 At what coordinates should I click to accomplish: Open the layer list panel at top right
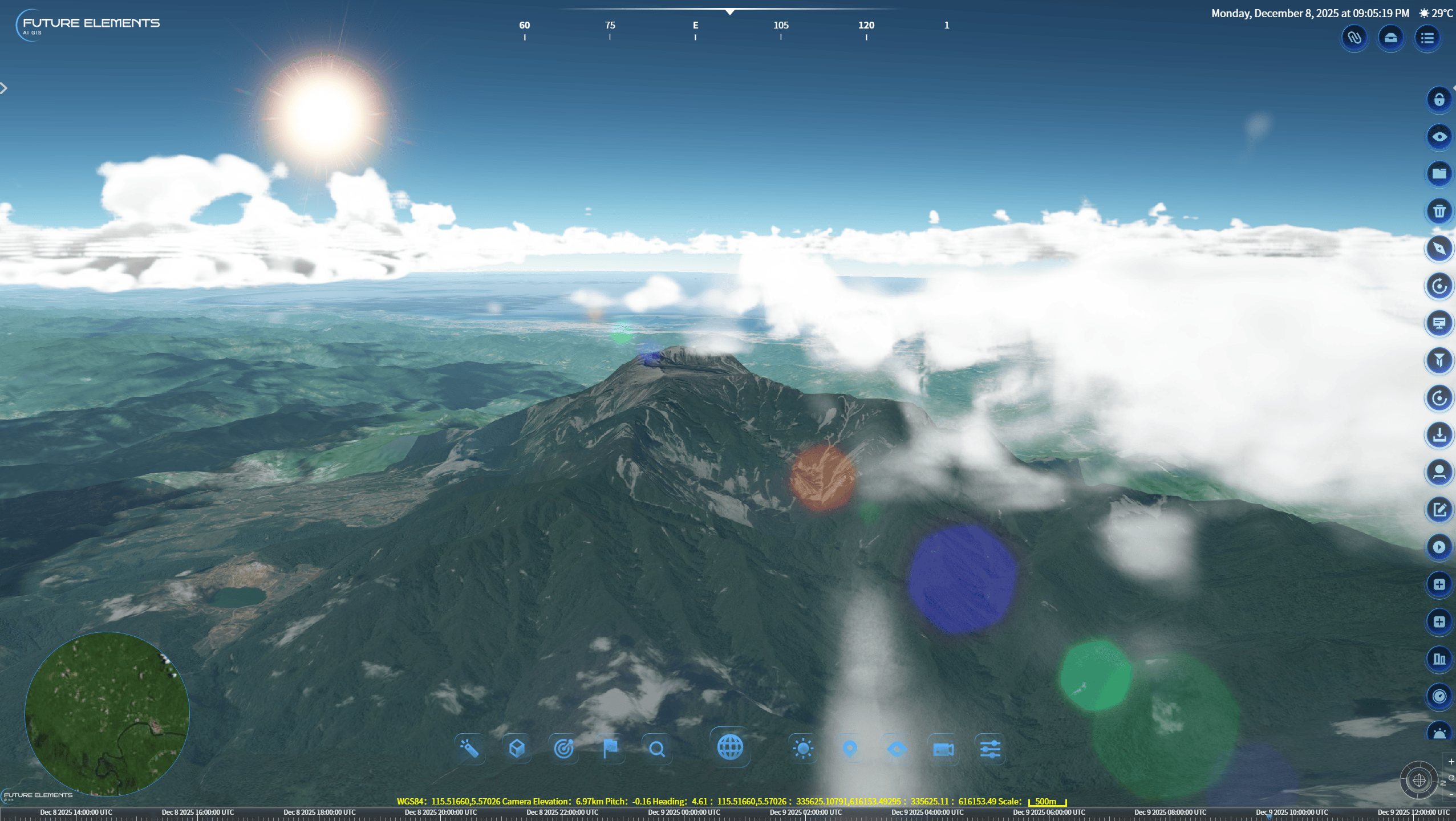click(1429, 38)
